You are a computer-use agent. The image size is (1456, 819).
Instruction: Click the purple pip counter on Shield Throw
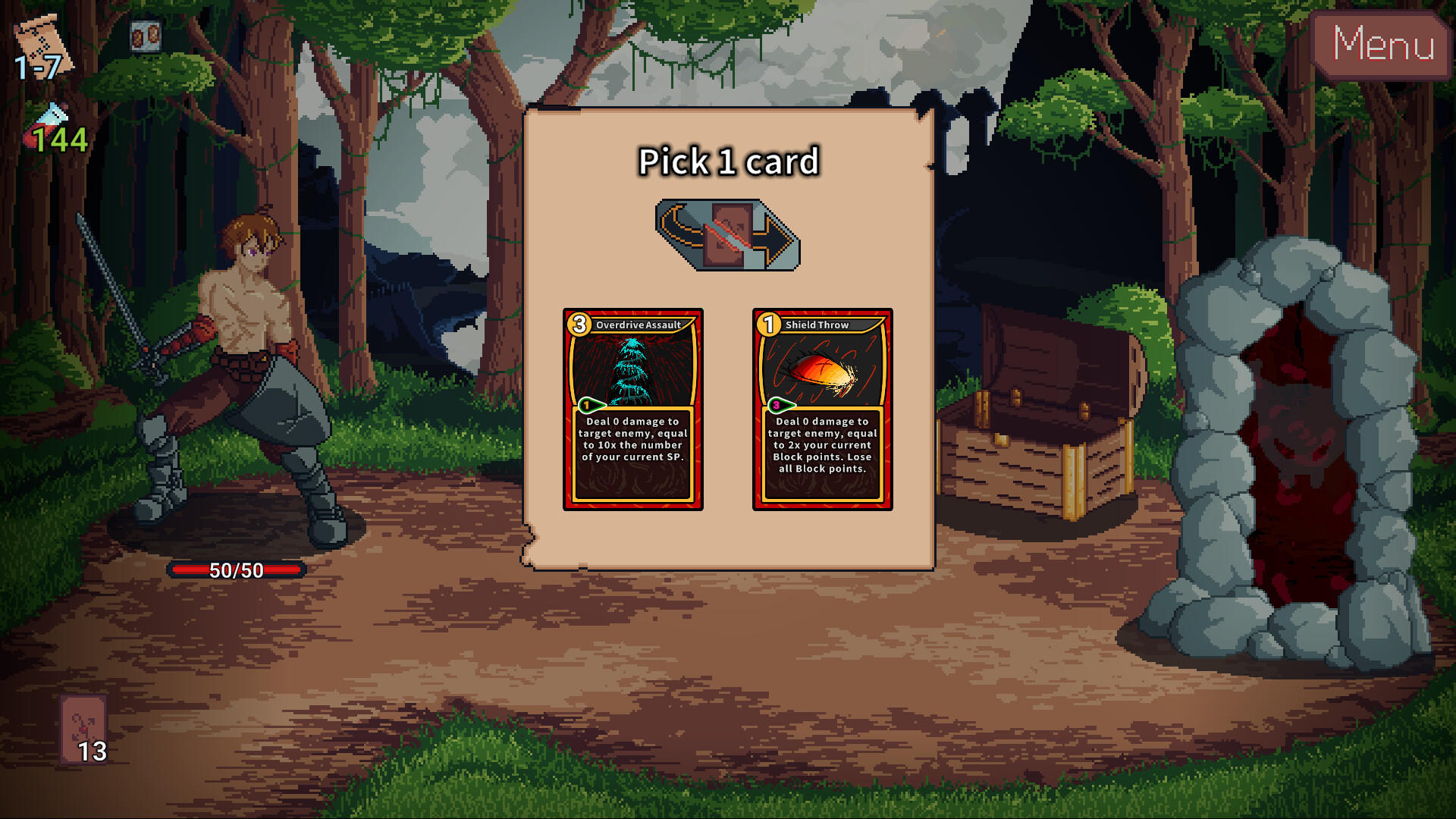tap(776, 405)
